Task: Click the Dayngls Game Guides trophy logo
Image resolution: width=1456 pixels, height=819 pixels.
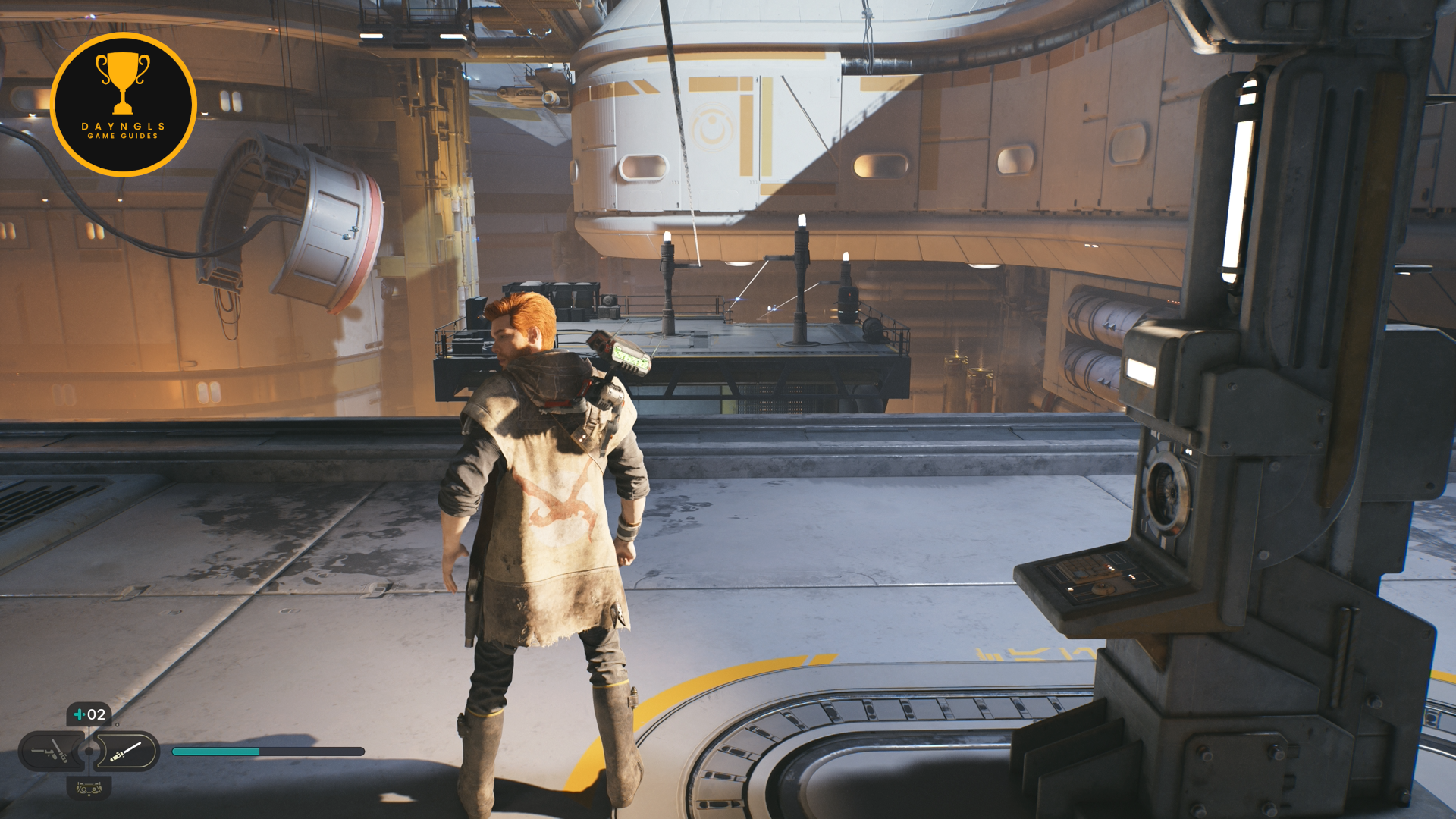Action: [x=123, y=105]
